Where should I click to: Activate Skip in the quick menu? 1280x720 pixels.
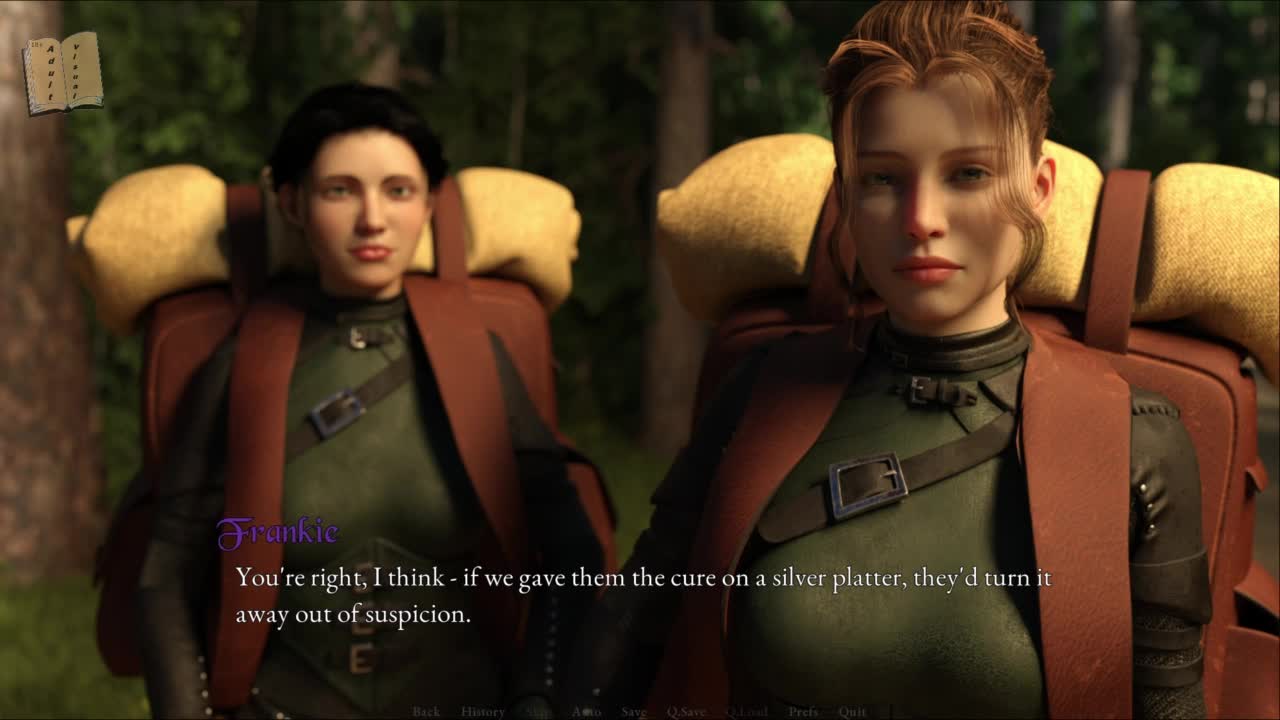[538, 711]
